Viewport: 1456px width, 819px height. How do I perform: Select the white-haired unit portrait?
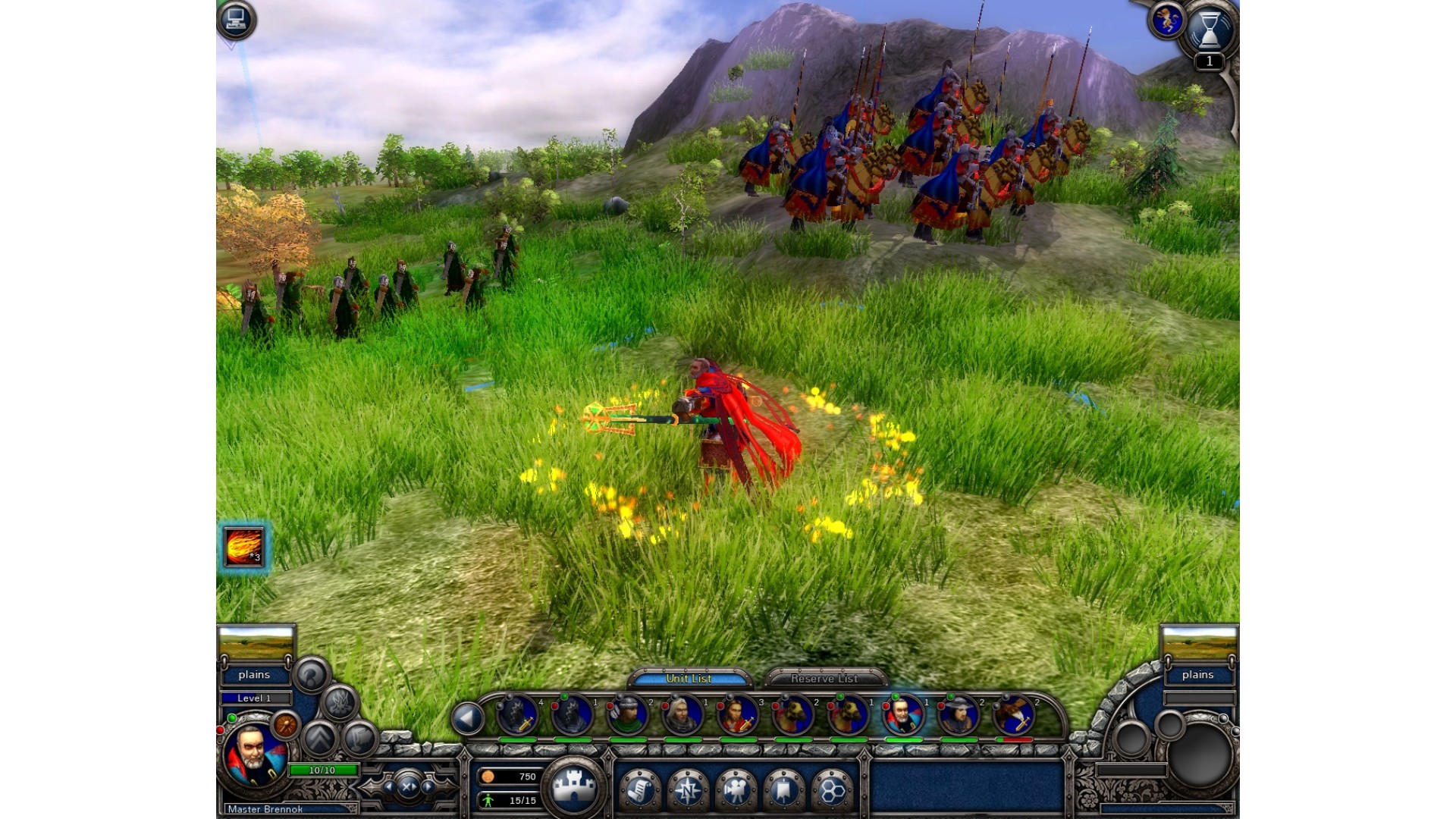682,715
